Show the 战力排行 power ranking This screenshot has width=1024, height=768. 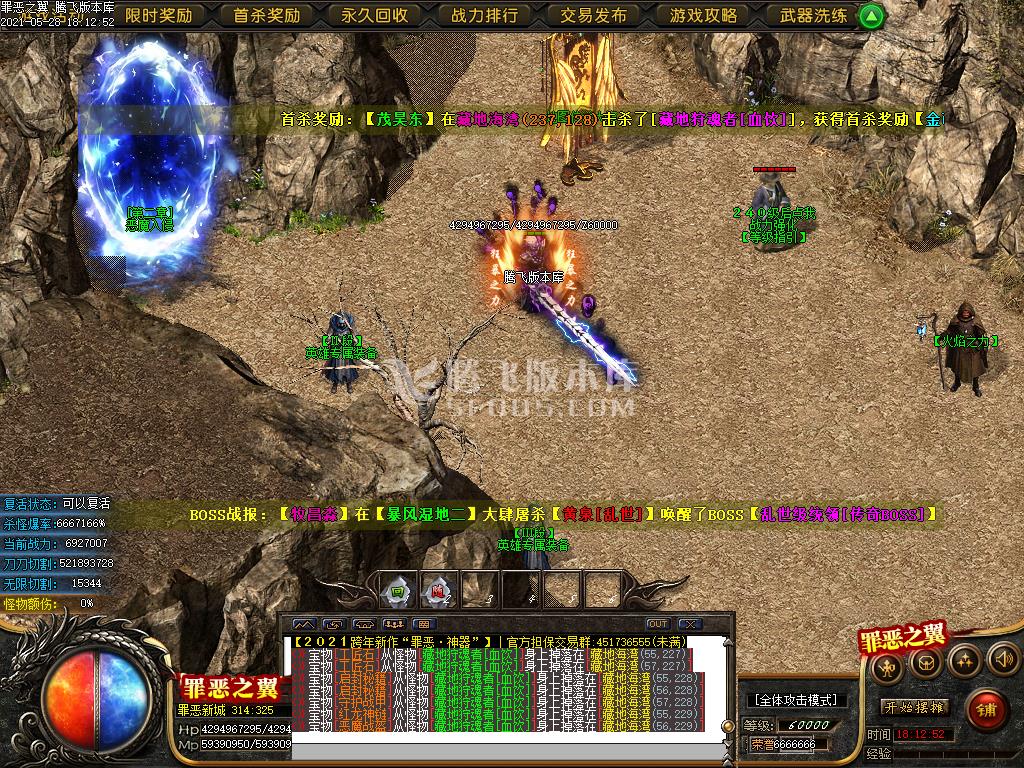tap(485, 15)
